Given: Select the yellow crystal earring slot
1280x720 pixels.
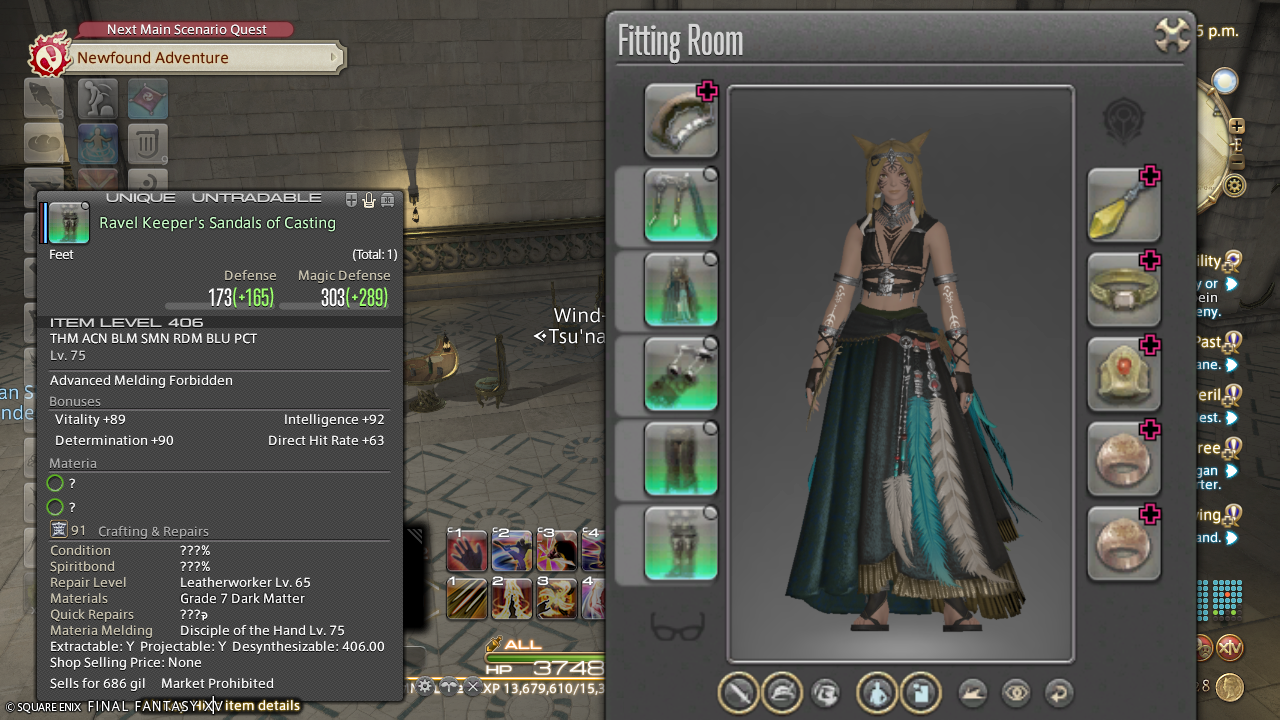Looking at the screenshot, I should 1124,205.
